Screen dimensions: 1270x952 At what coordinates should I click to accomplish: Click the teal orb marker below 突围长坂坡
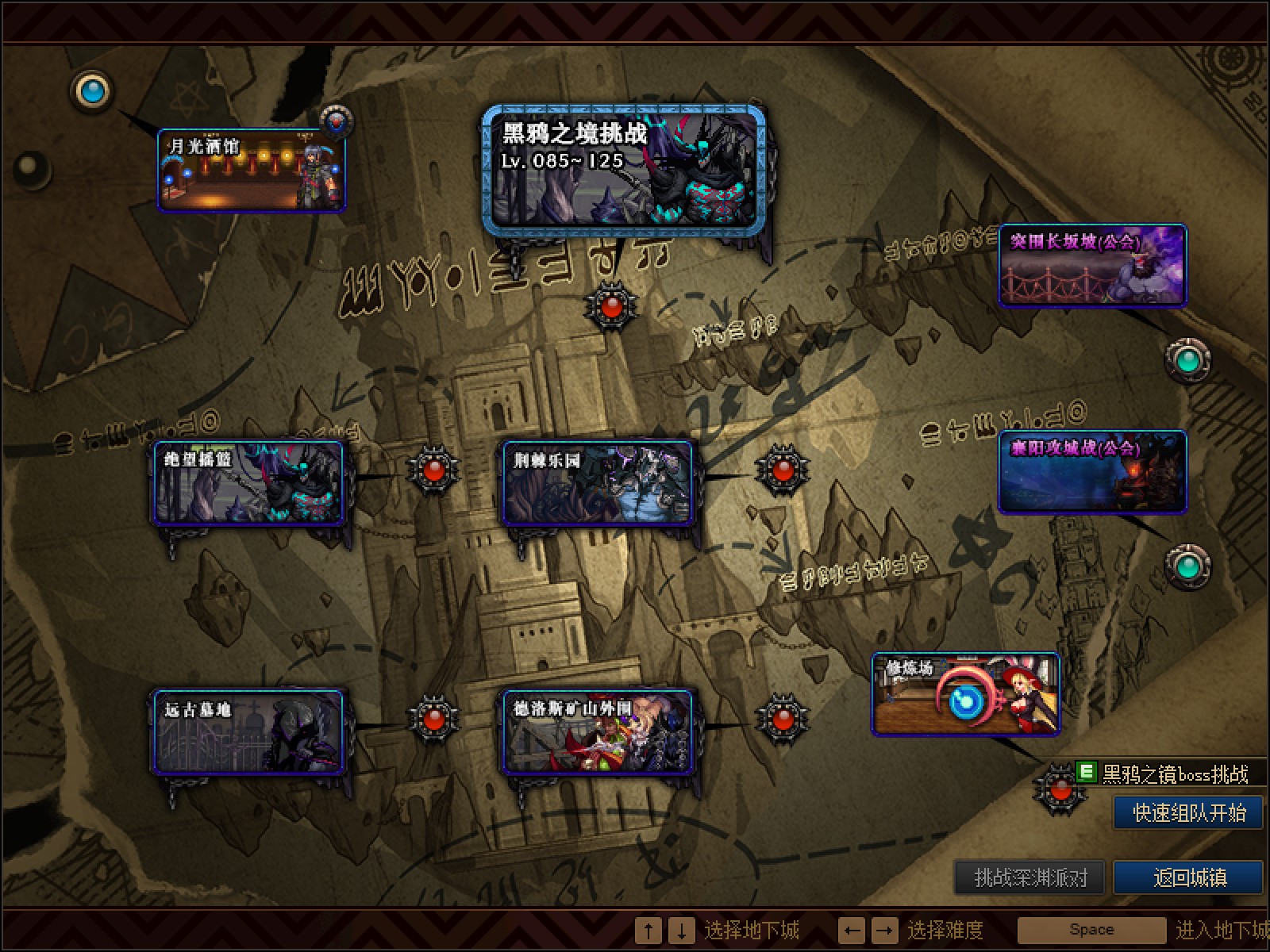click(x=1187, y=360)
